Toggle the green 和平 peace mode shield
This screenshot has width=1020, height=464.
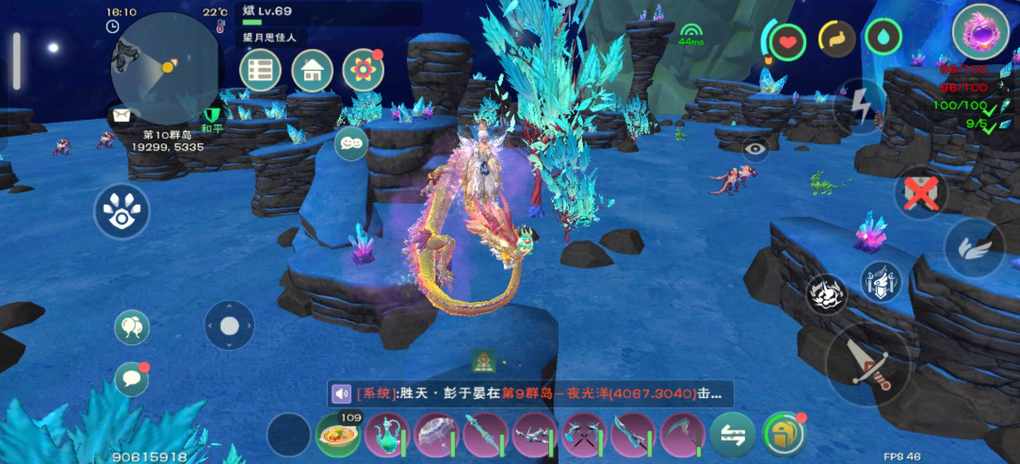coord(211,116)
